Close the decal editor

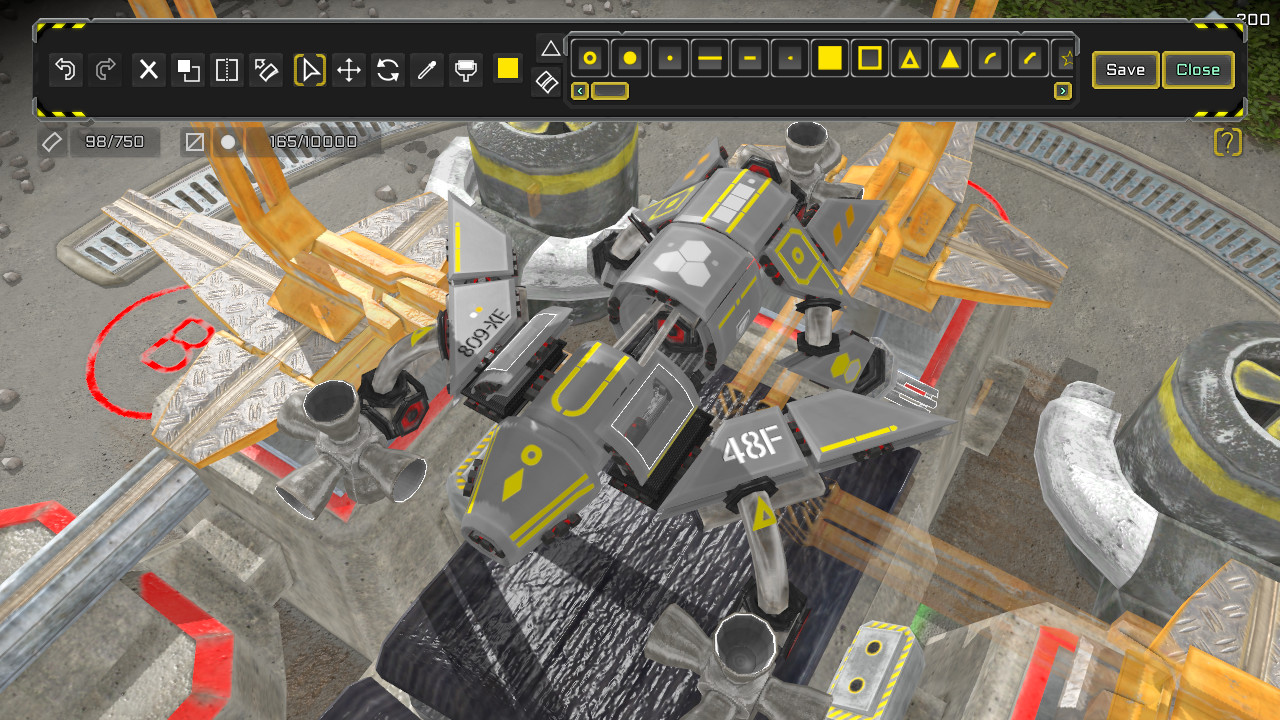[x=1198, y=70]
